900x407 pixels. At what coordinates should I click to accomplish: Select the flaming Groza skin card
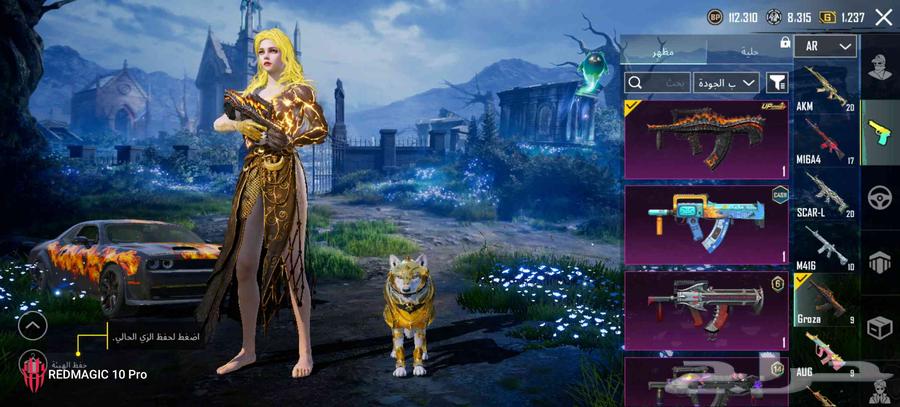(x=706, y=137)
